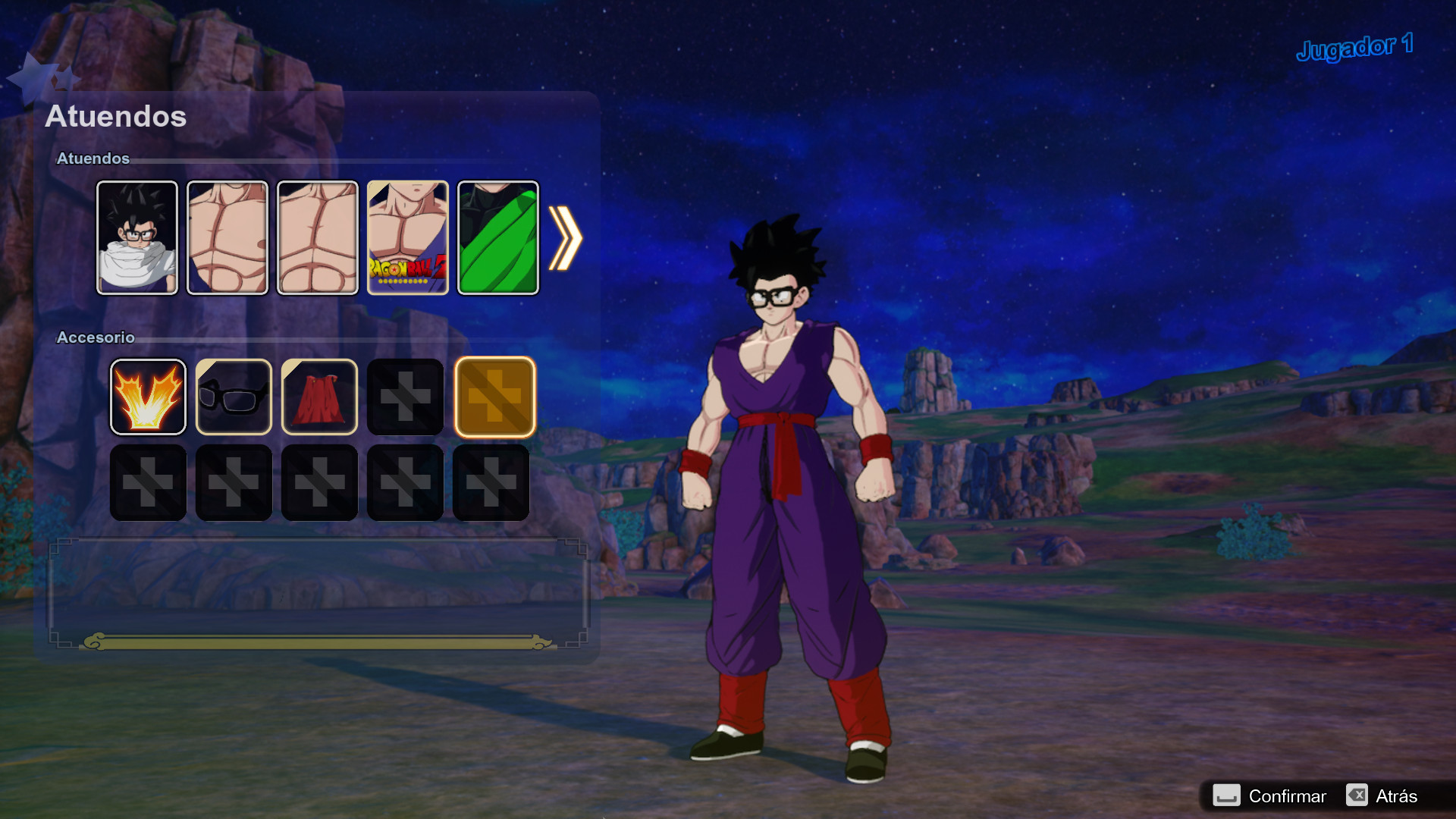This screenshot has height=819, width=1456.
Task: Click the first accessory slot in bottom row
Action: pyautogui.click(x=148, y=482)
